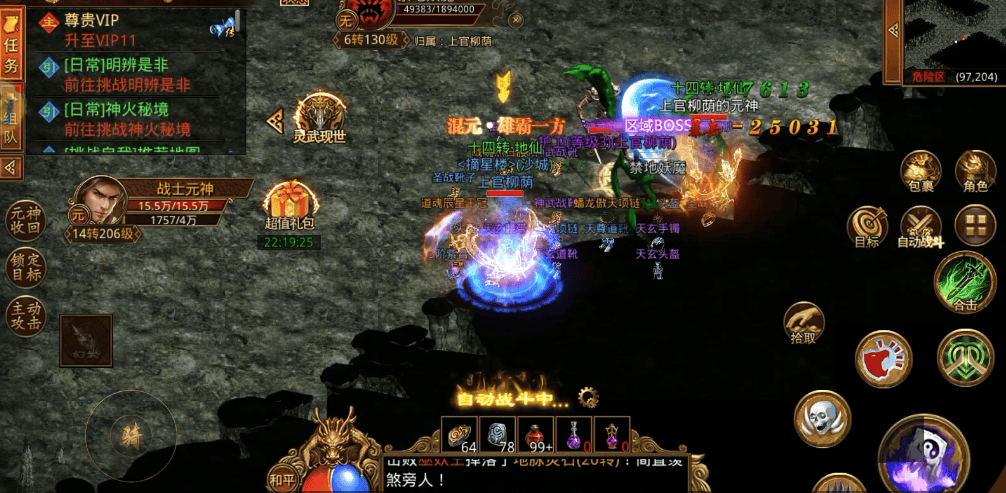Tap the 锁定目标 lock target button
Viewport: 1006px width, 493px height.
25,267
